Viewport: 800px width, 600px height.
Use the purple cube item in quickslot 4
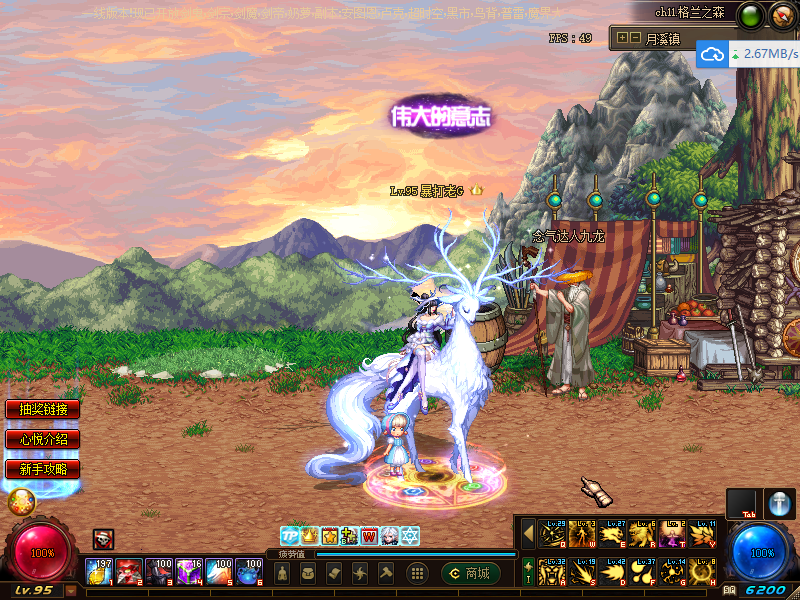coord(189,571)
